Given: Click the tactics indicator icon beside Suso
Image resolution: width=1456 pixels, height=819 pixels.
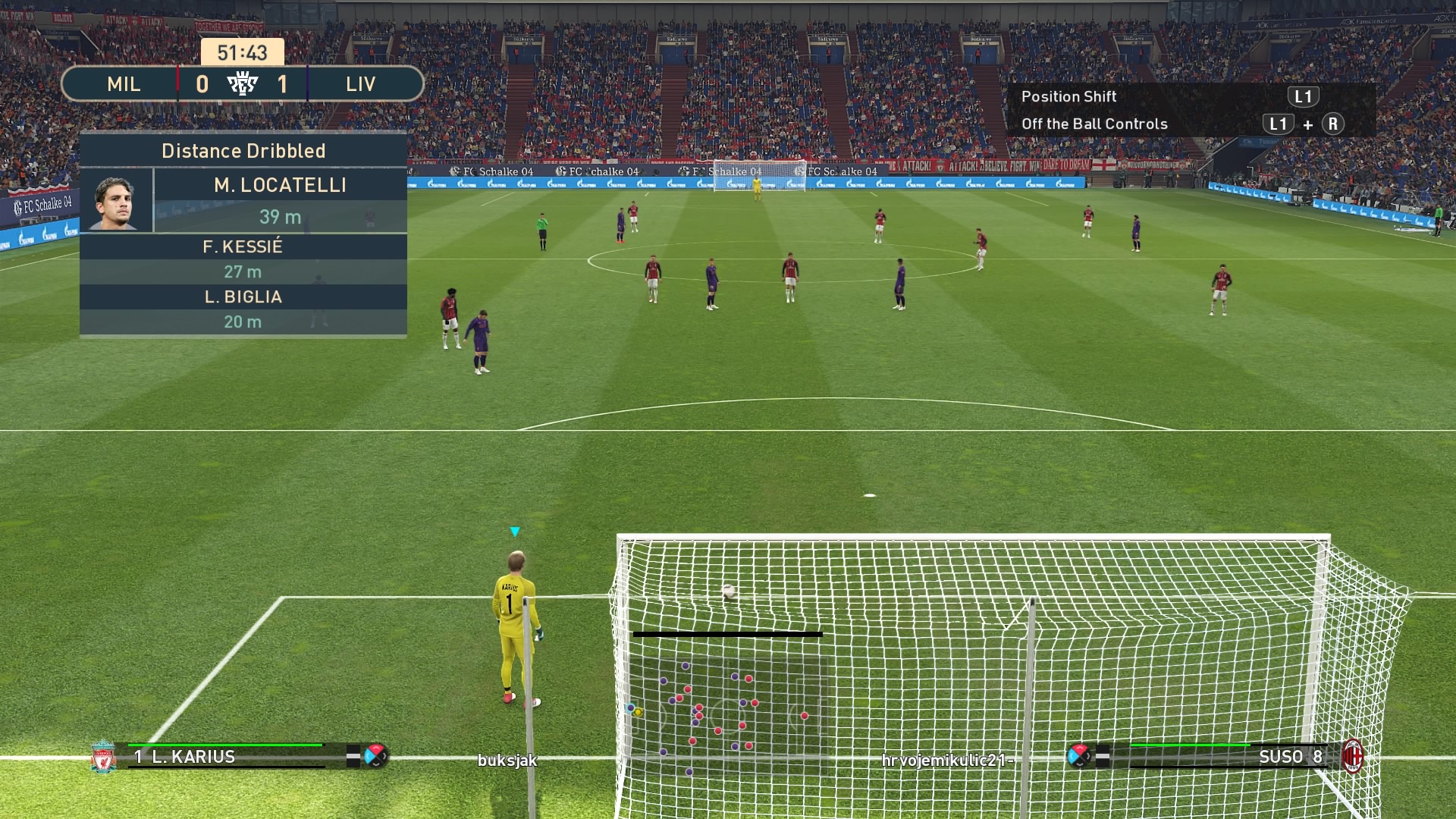Looking at the screenshot, I should [x=1078, y=755].
